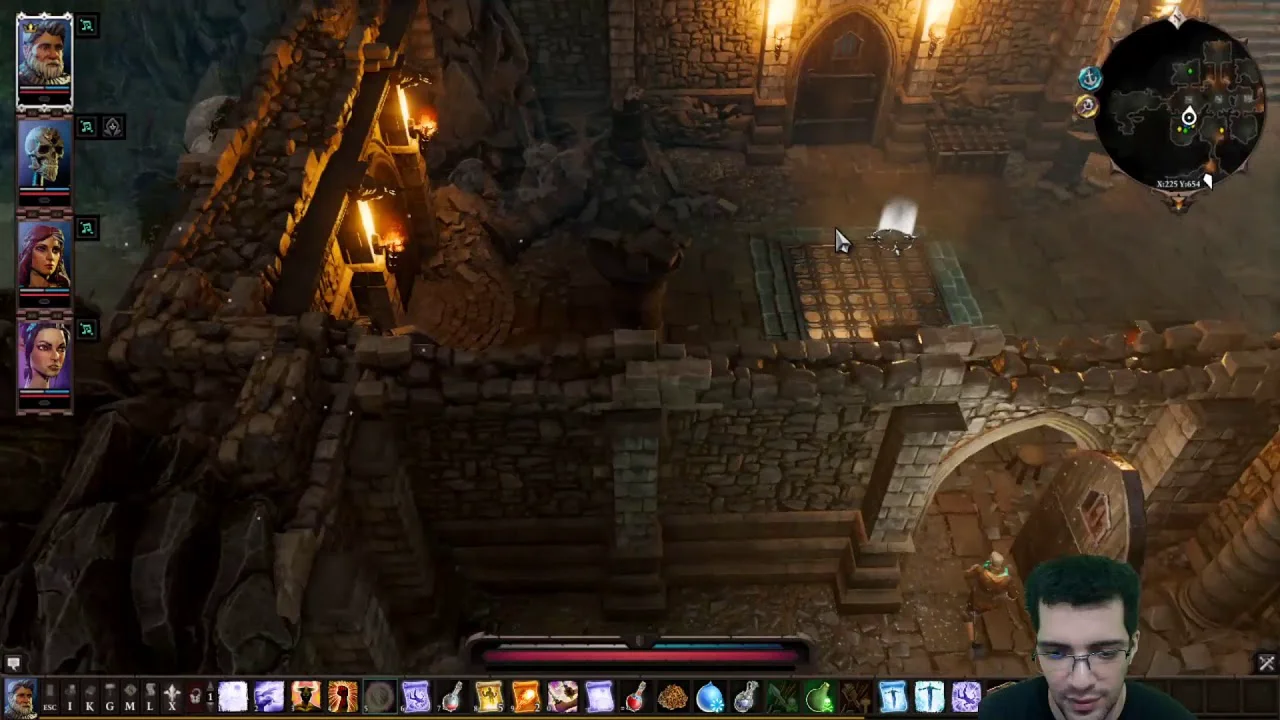1280x720 pixels.
Task: Switch to the purple-haired woman portrait
Action: click(x=44, y=358)
